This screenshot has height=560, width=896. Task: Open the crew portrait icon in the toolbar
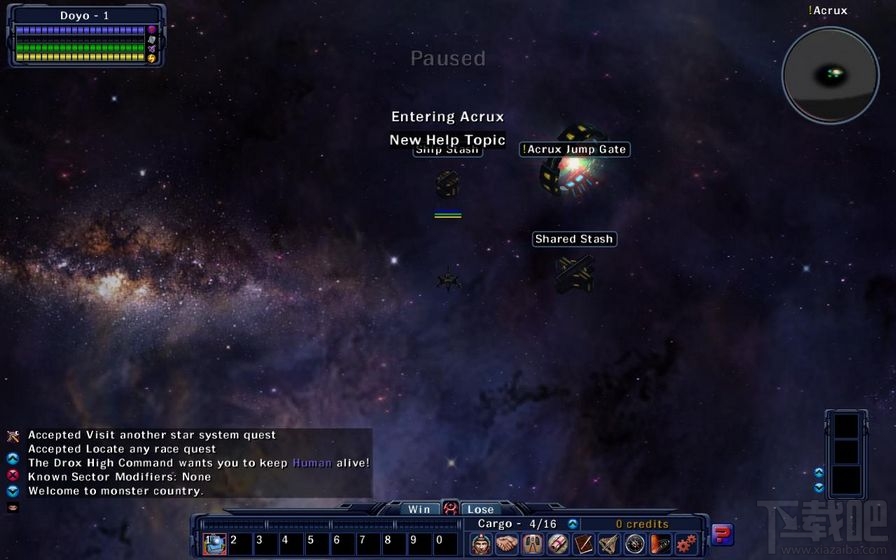click(482, 543)
